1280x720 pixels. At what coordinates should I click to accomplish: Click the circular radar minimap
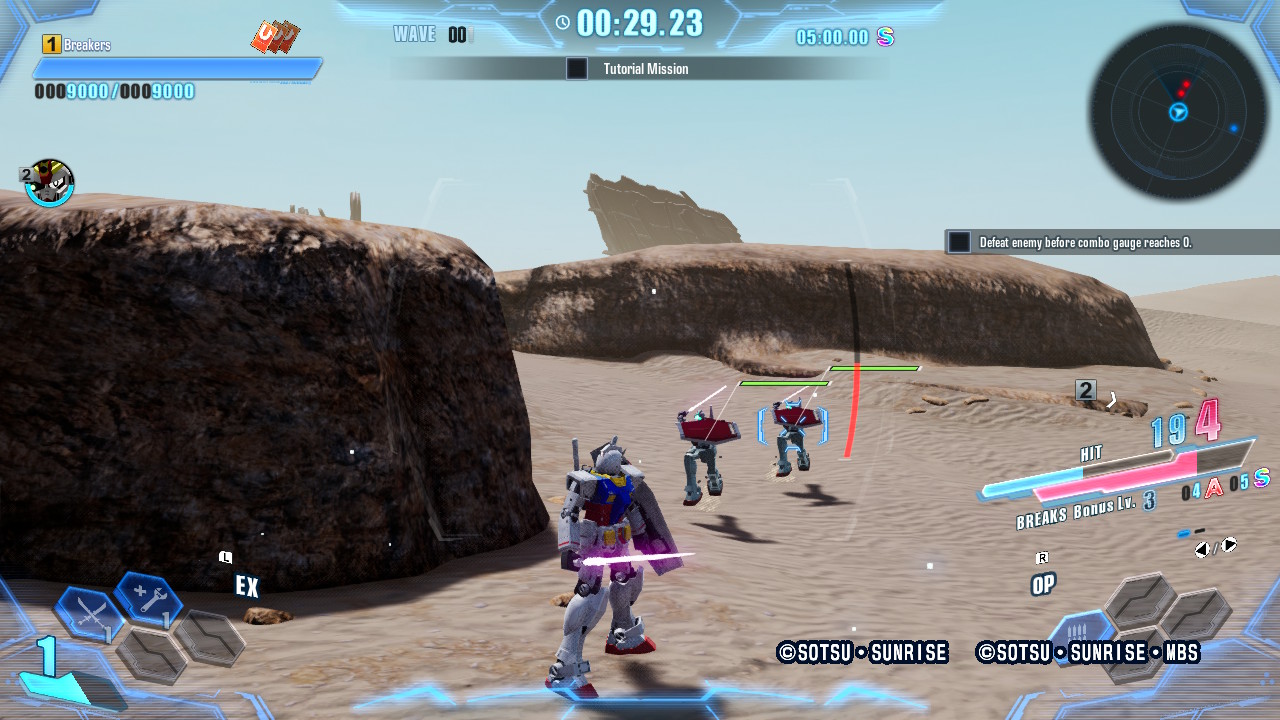click(1178, 112)
